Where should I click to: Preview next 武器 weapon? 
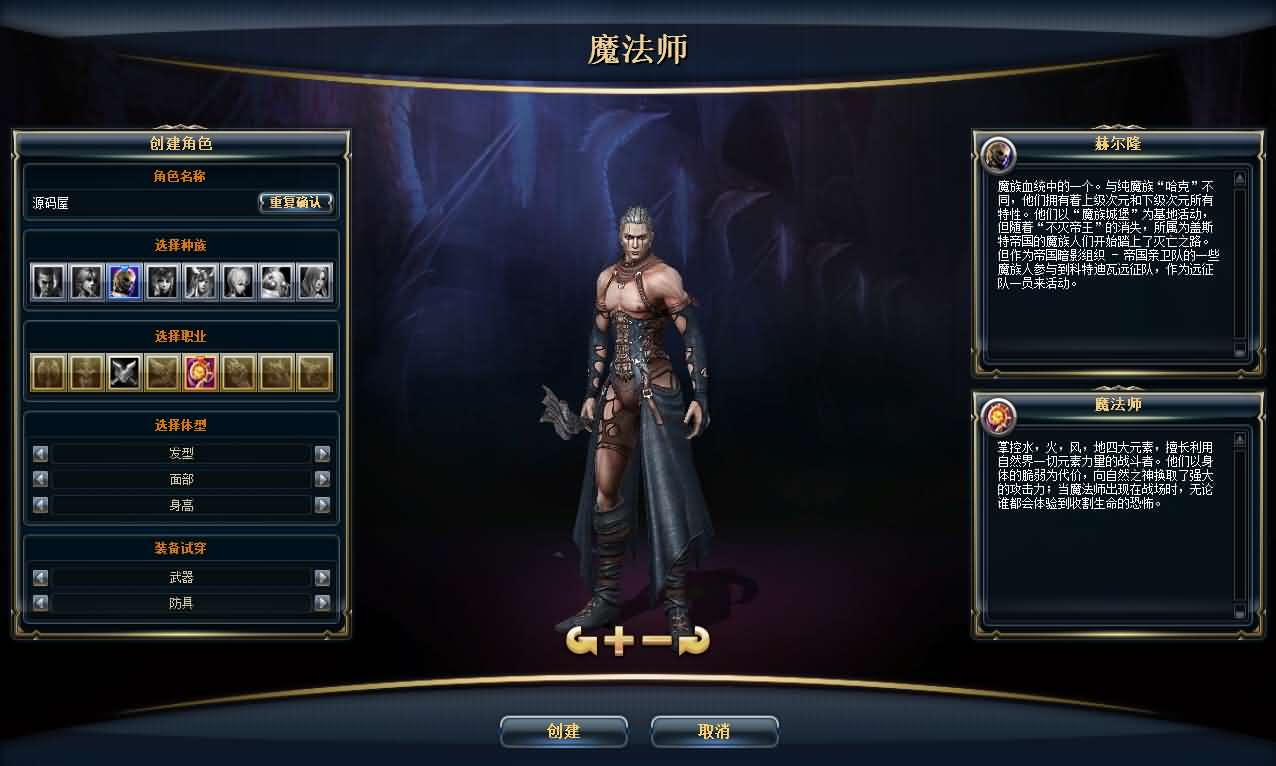coord(322,577)
